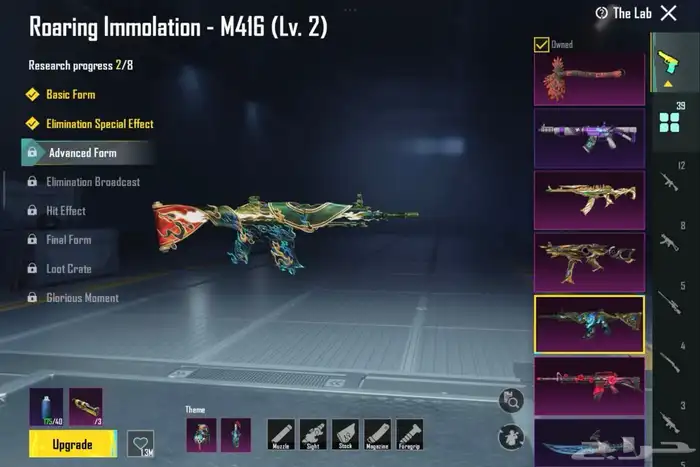Toggle the Owned filter checkbox

pos(541,44)
